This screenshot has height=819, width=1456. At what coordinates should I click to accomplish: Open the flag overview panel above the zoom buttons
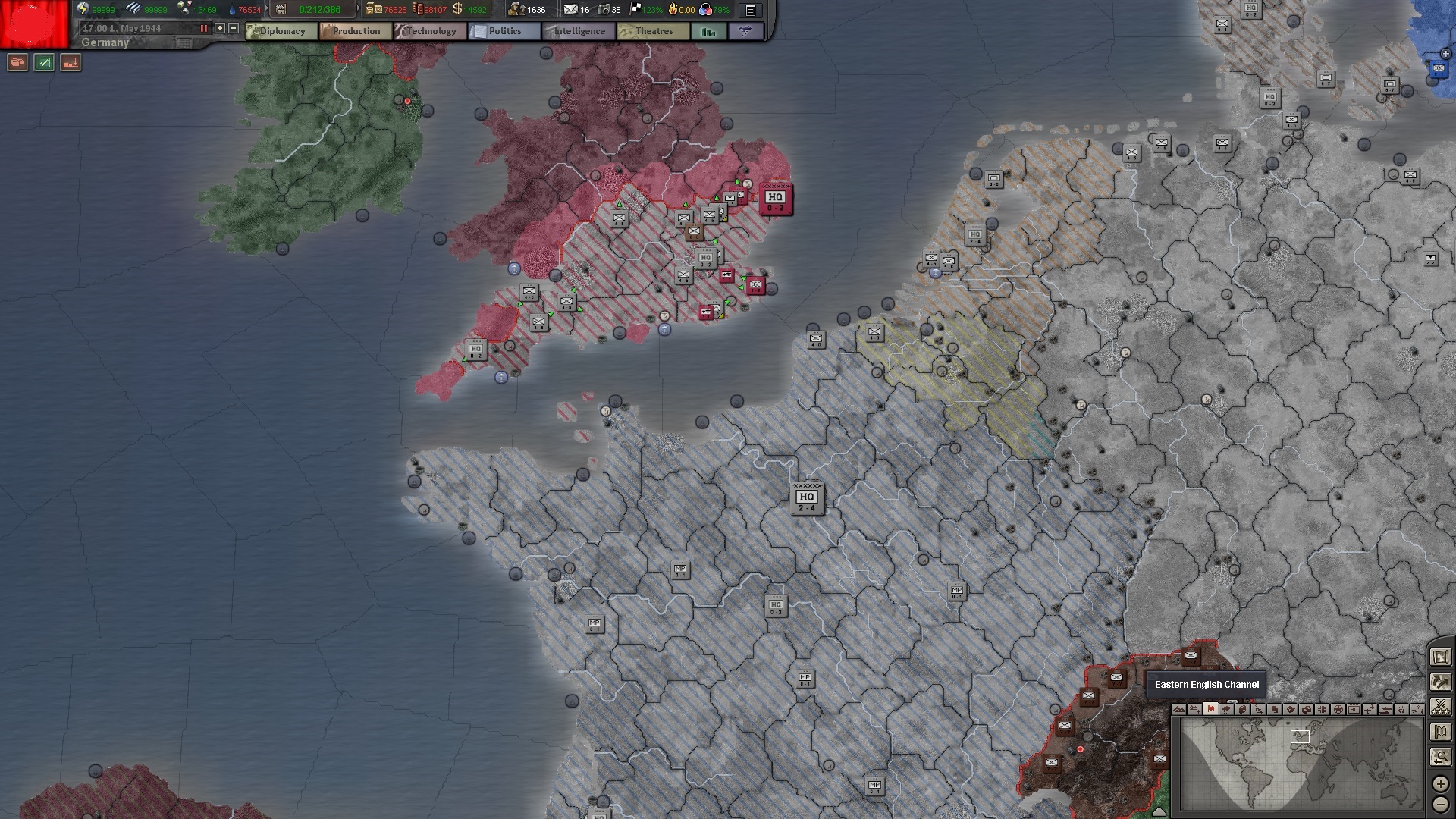[1441, 731]
